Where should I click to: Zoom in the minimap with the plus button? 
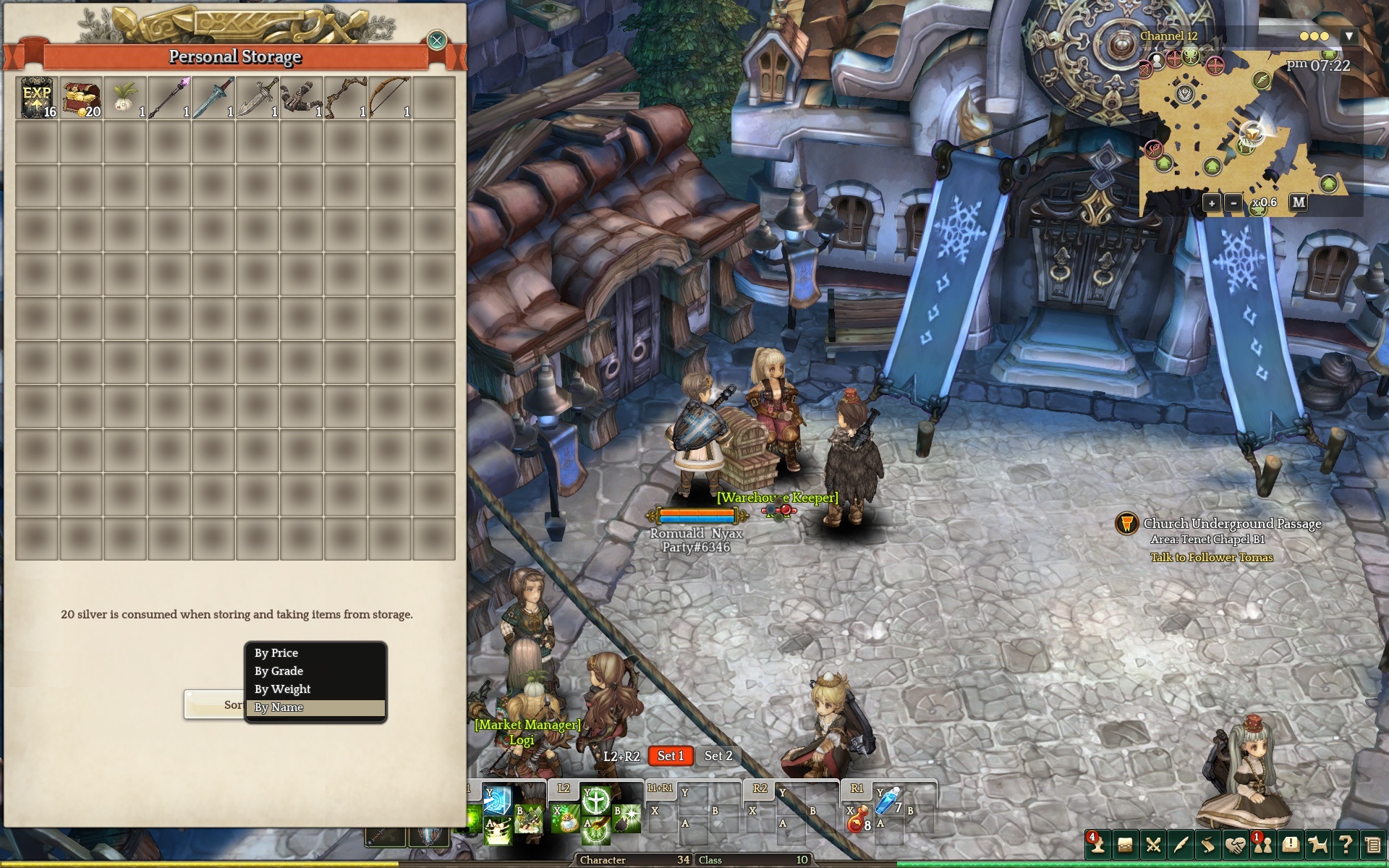(1212, 203)
